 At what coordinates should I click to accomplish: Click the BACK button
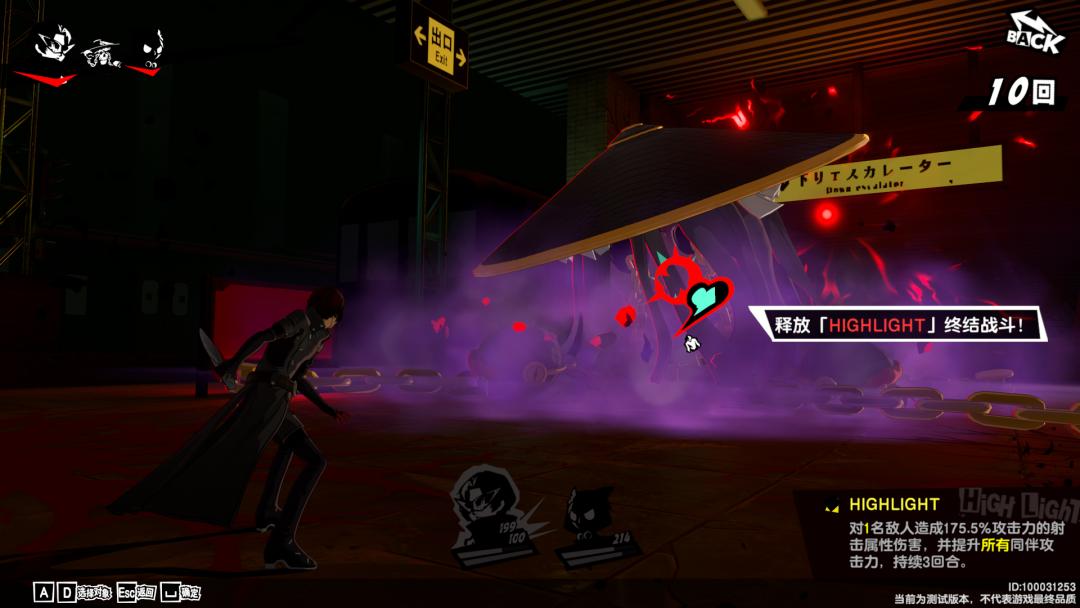click(x=1035, y=34)
